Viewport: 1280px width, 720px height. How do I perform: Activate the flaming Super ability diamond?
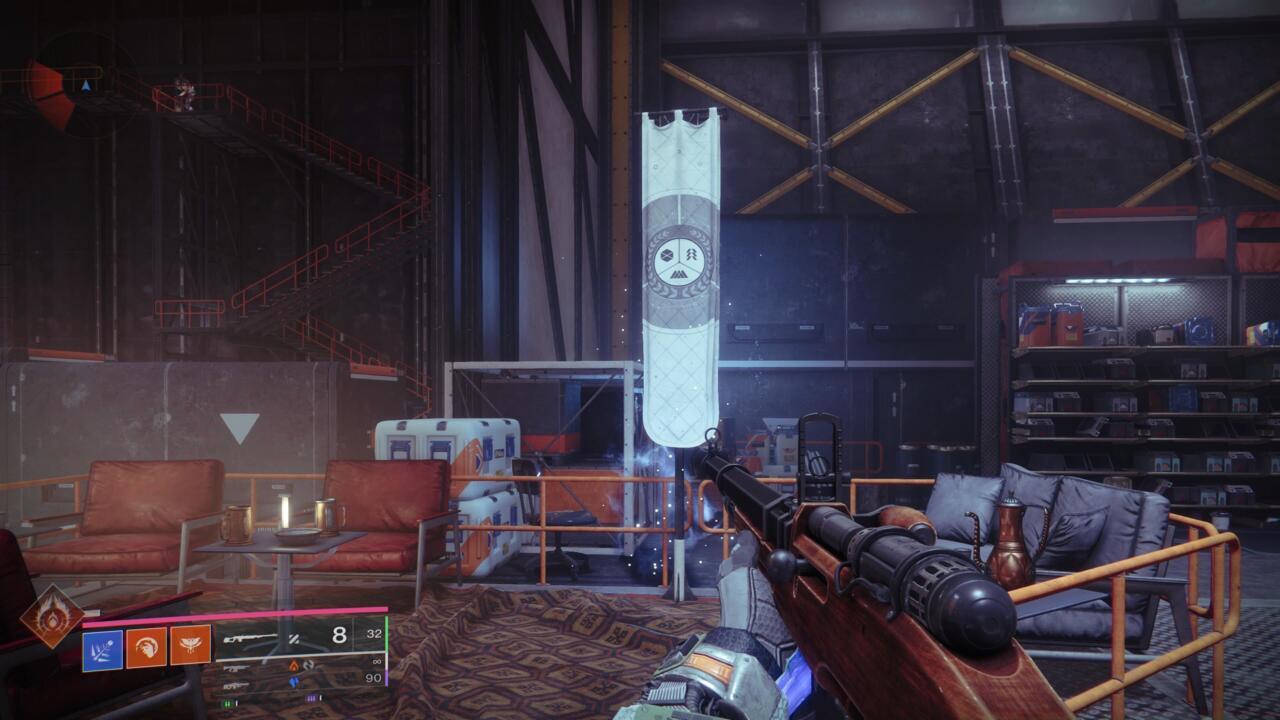coord(53,616)
